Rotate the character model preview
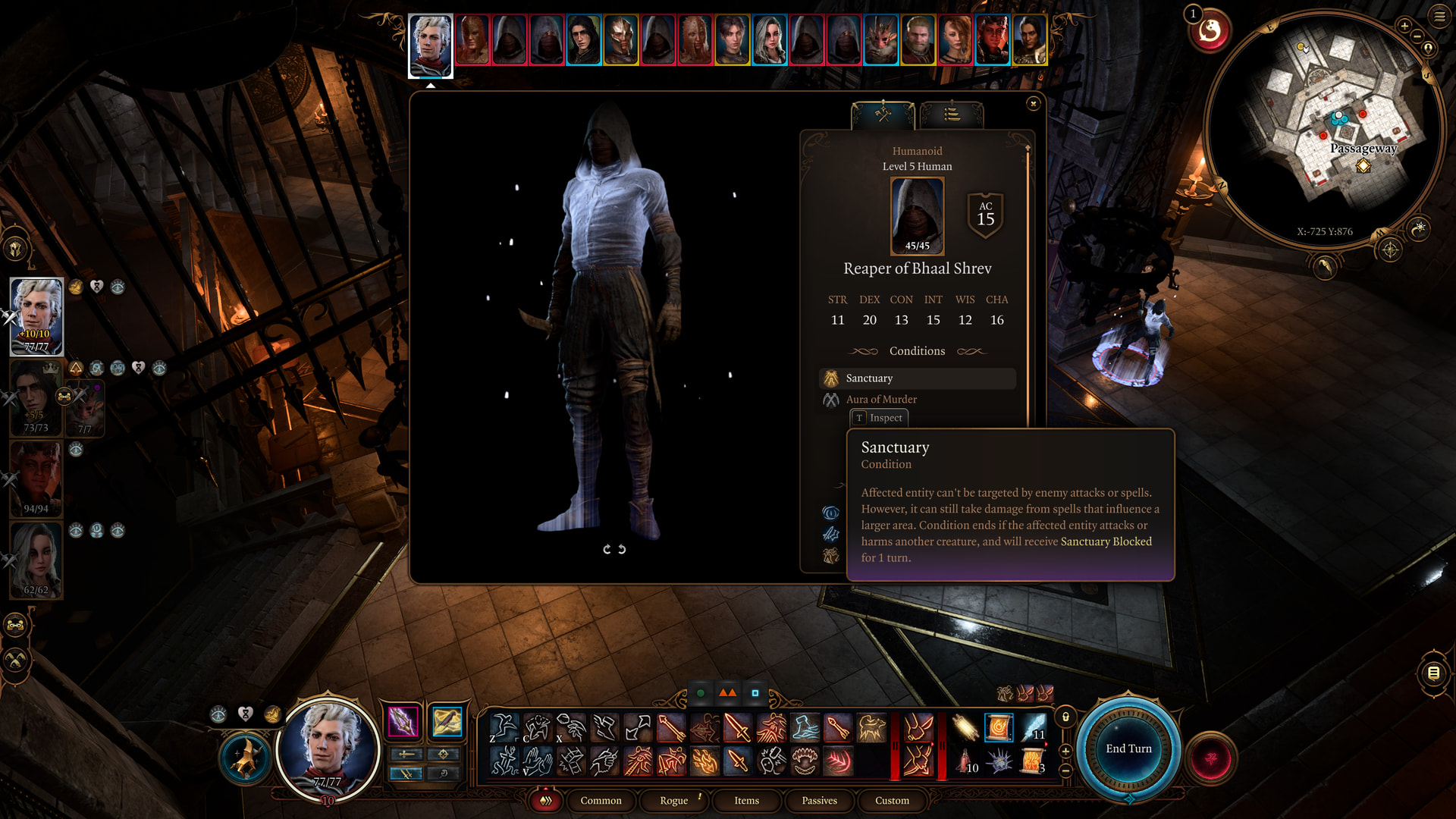This screenshot has height=819, width=1456. tap(614, 549)
